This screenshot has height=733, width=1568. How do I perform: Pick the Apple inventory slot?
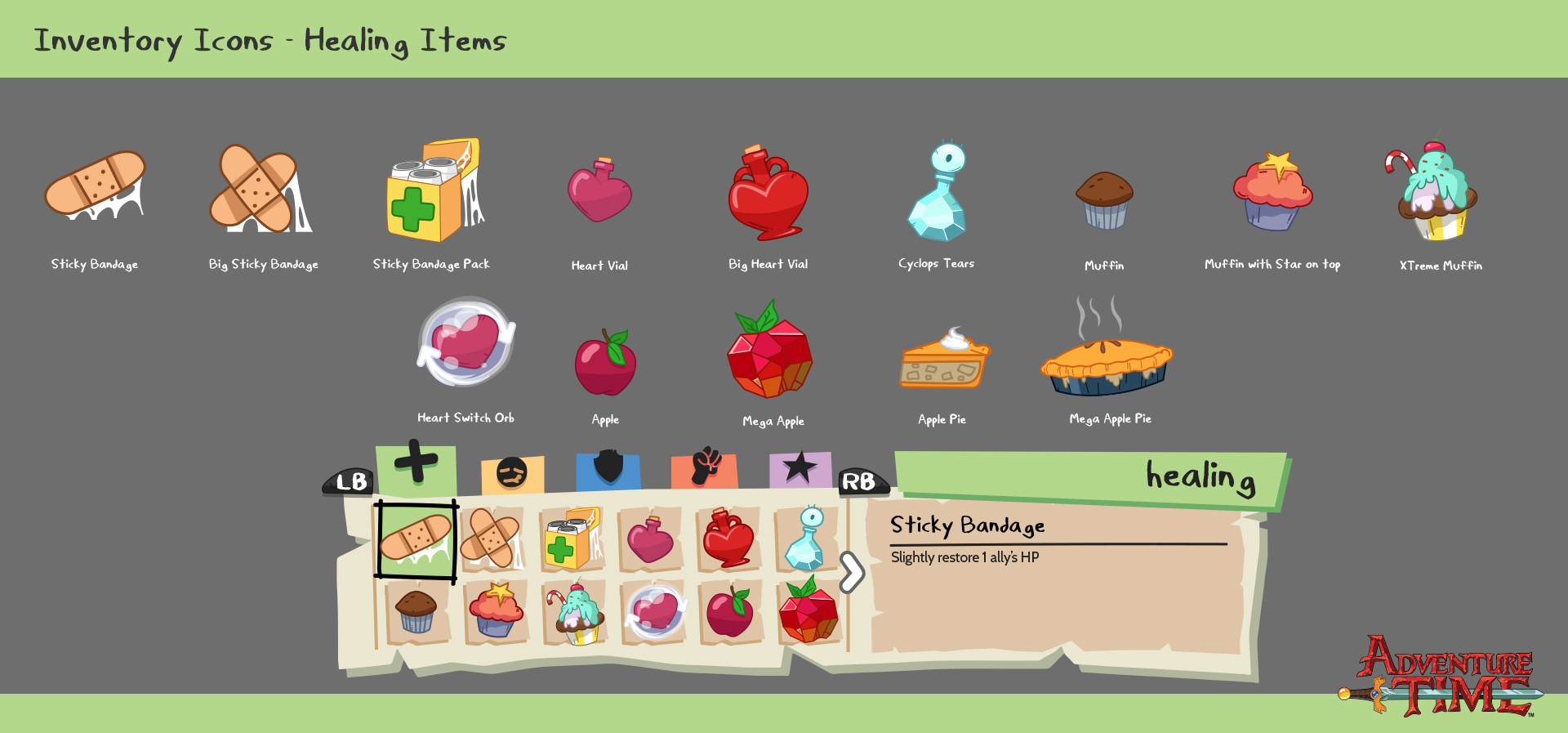(x=729, y=613)
